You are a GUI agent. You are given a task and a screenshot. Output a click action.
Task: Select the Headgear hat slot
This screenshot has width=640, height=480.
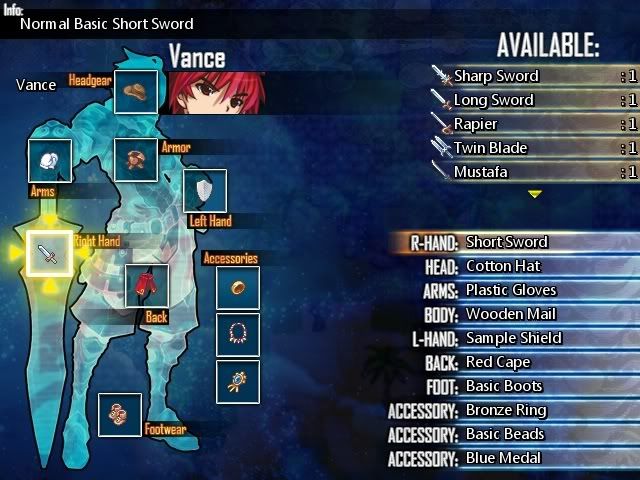tap(136, 92)
